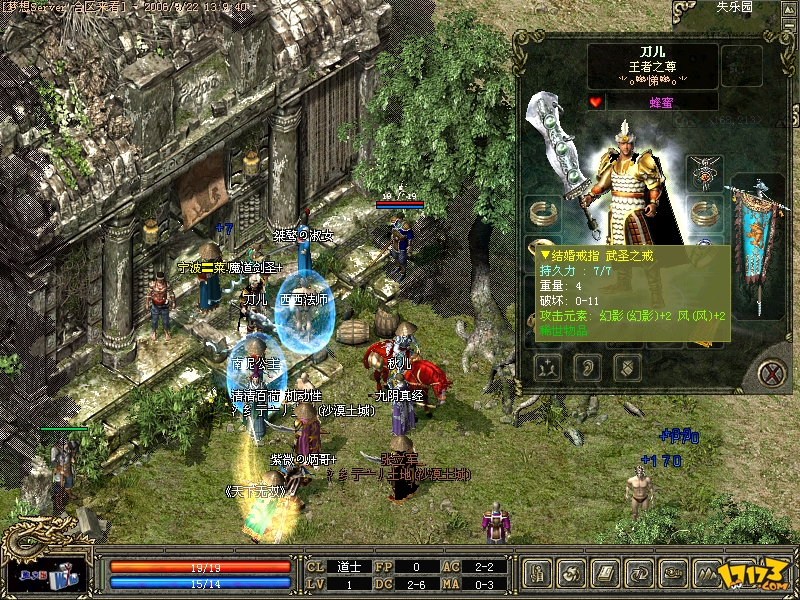Screen dimensions: 800x600
Task: Select the gold bracelet slot left of the character
Action: point(544,212)
